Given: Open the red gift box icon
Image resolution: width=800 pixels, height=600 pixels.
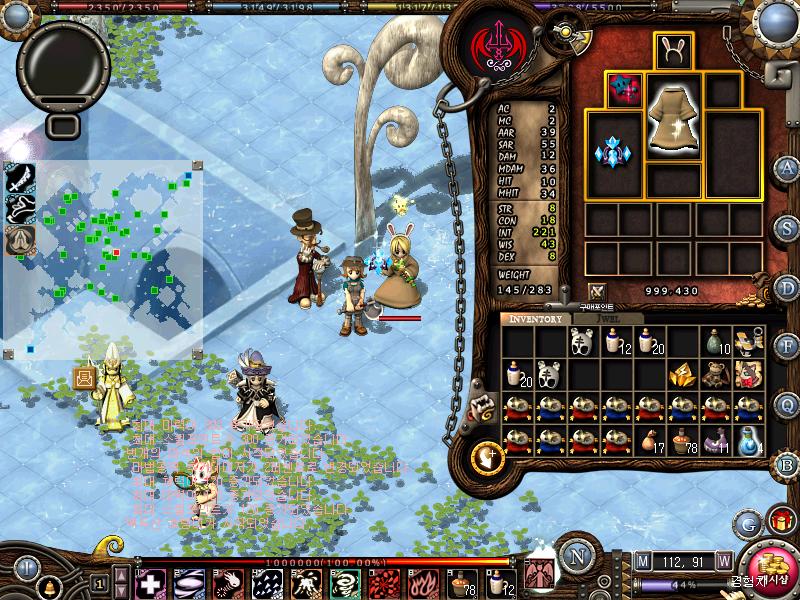Looking at the screenshot, I should pos(777,521).
